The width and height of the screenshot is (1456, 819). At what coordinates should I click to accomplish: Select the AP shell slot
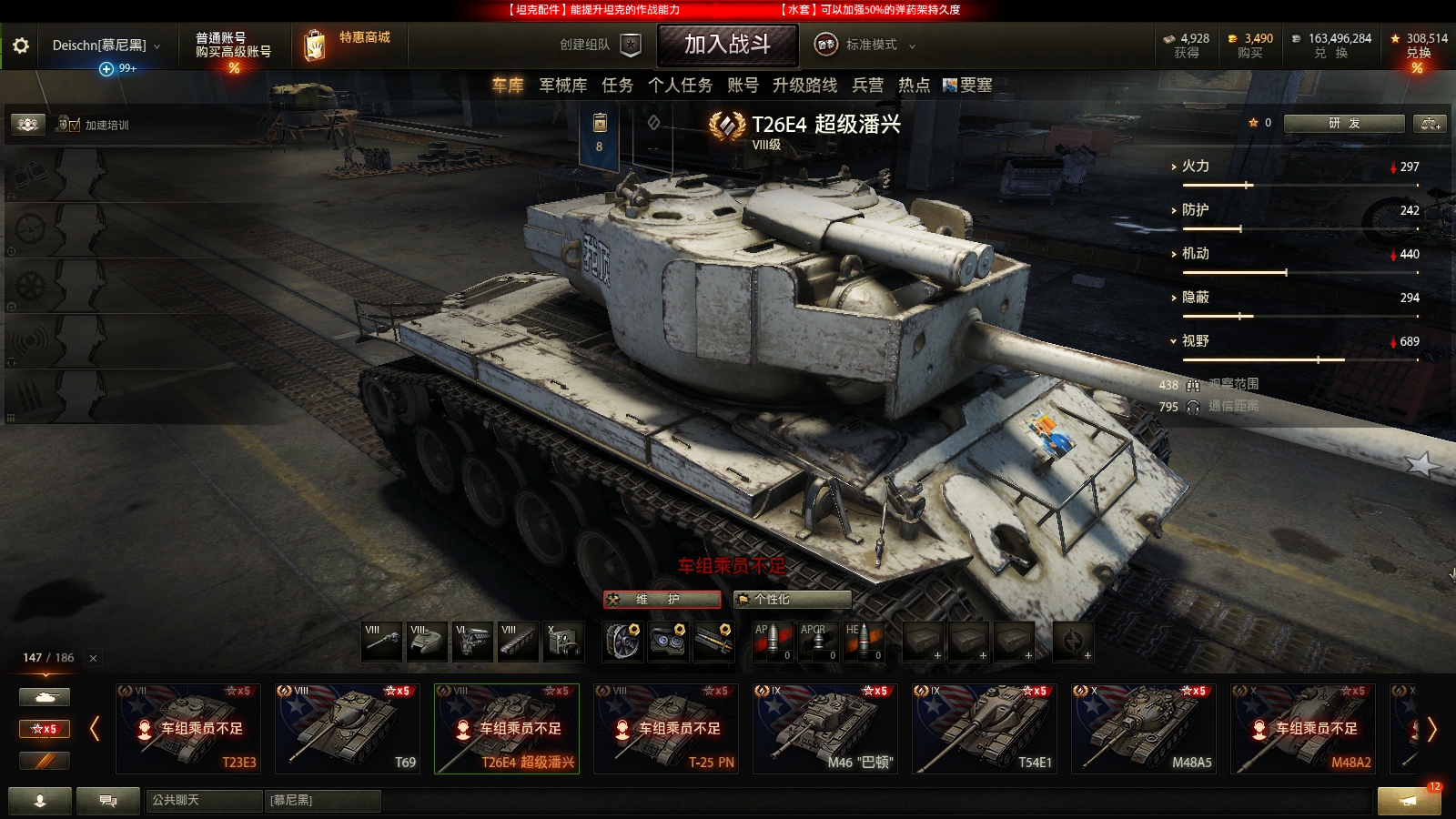click(x=772, y=642)
